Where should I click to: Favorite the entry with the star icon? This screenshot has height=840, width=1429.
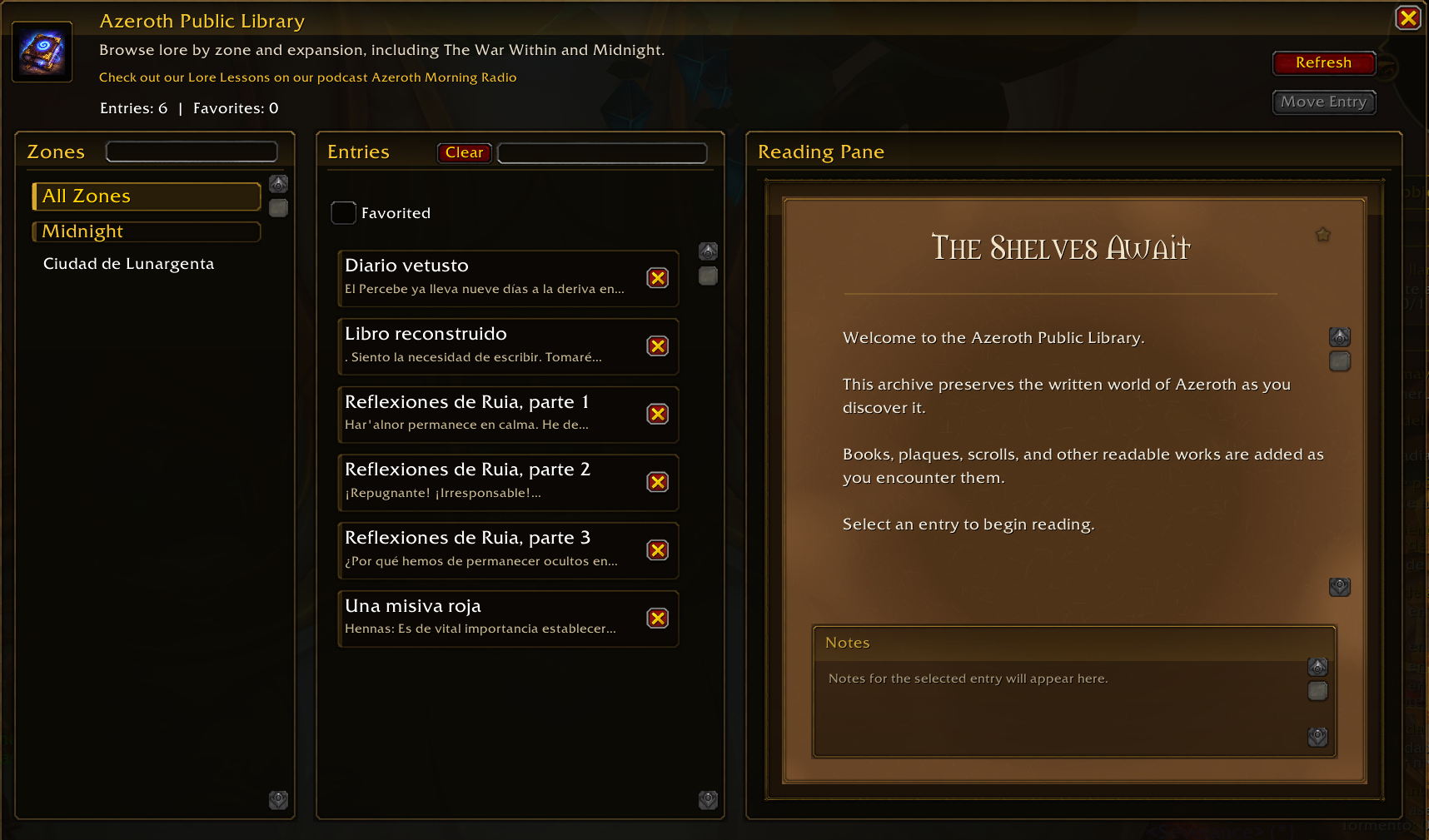tap(1322, 235)
